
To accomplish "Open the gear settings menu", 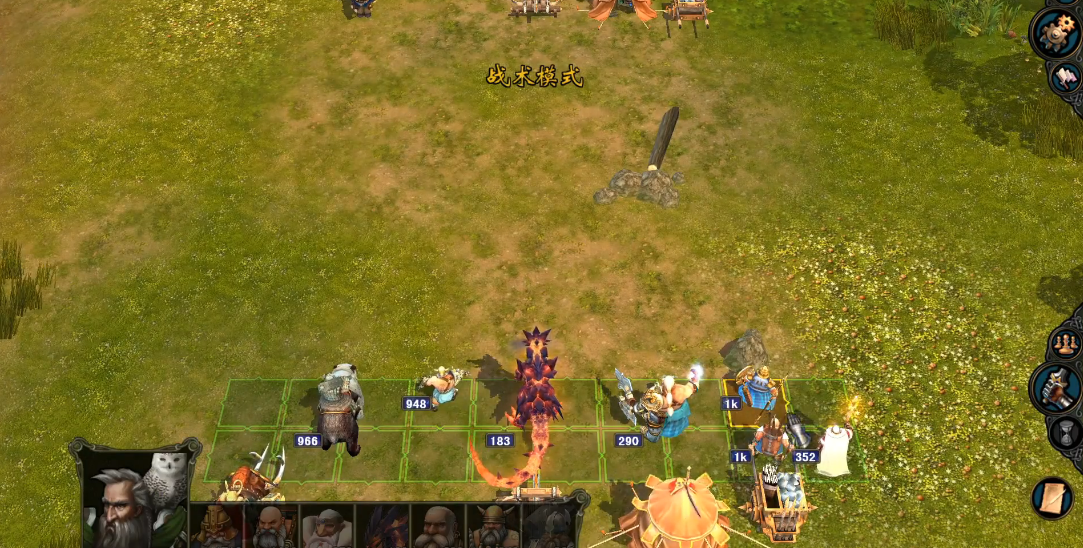I will coord(1056,33).
